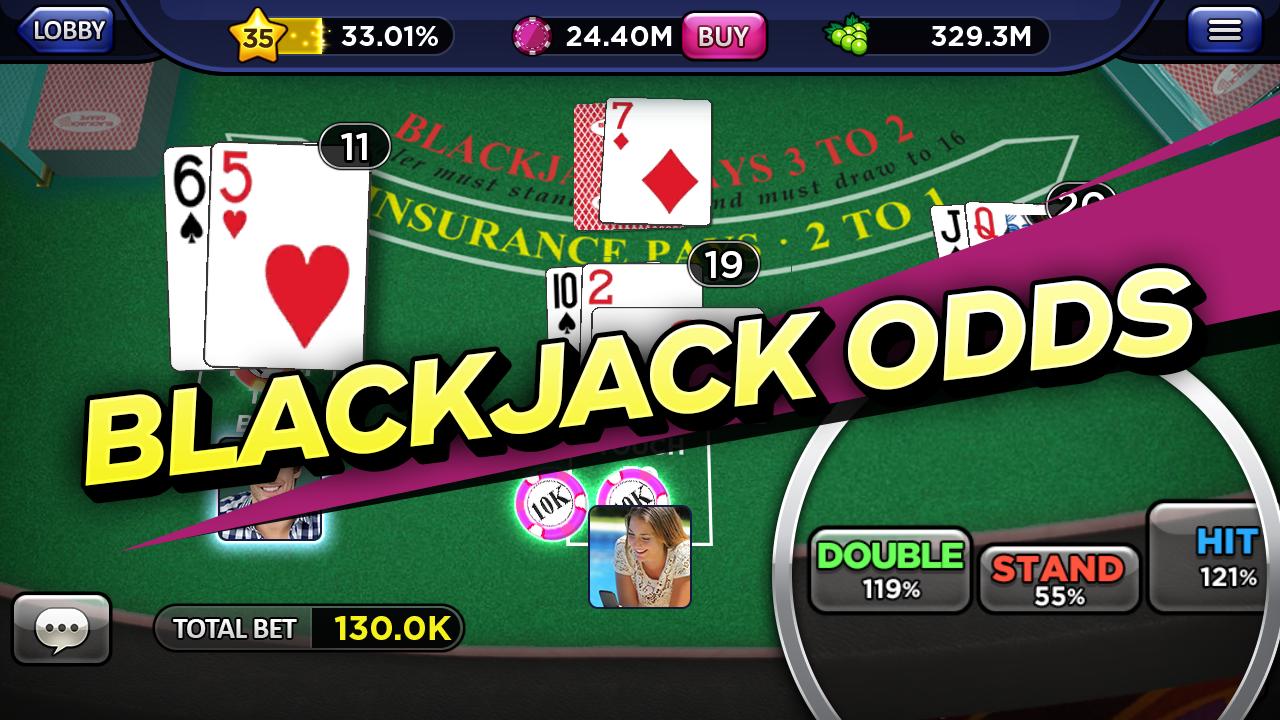This screenshot has width=1280, height=720.
Task: Return to the Lobby
Action: 68,29
